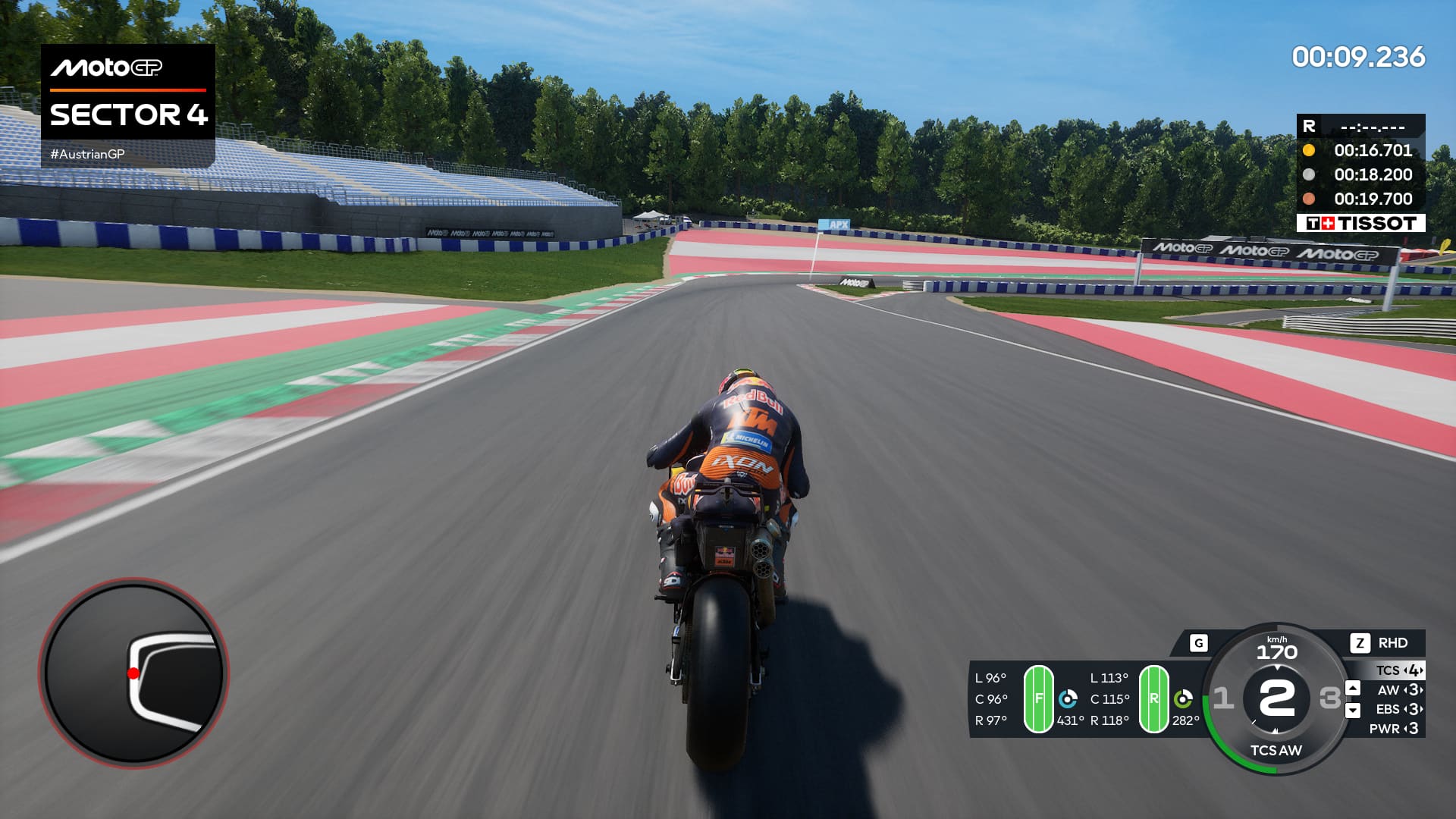Click the up arrow beside electronics list
Image resolution: width=1456 pixels, height=819 pixels.
click(1353, 688)
